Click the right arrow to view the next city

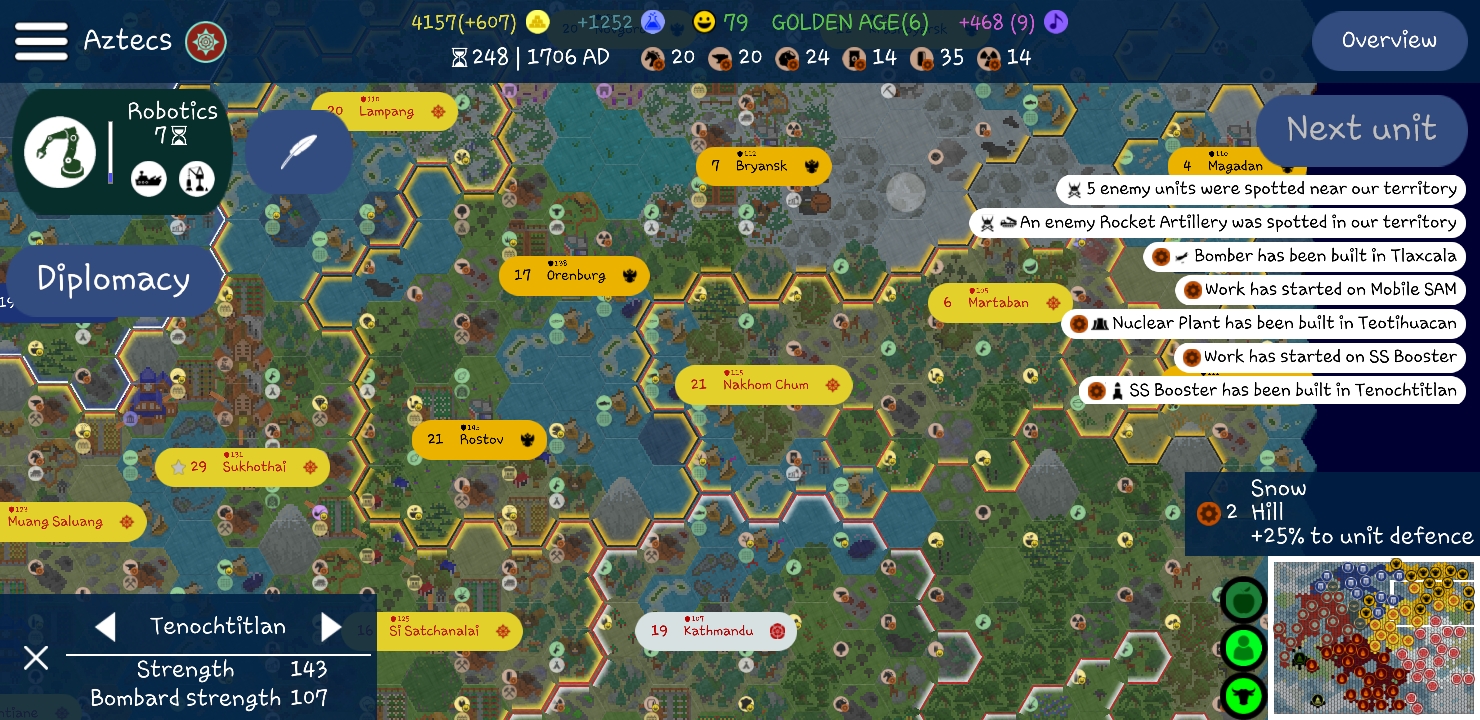[x=331, y=627]
